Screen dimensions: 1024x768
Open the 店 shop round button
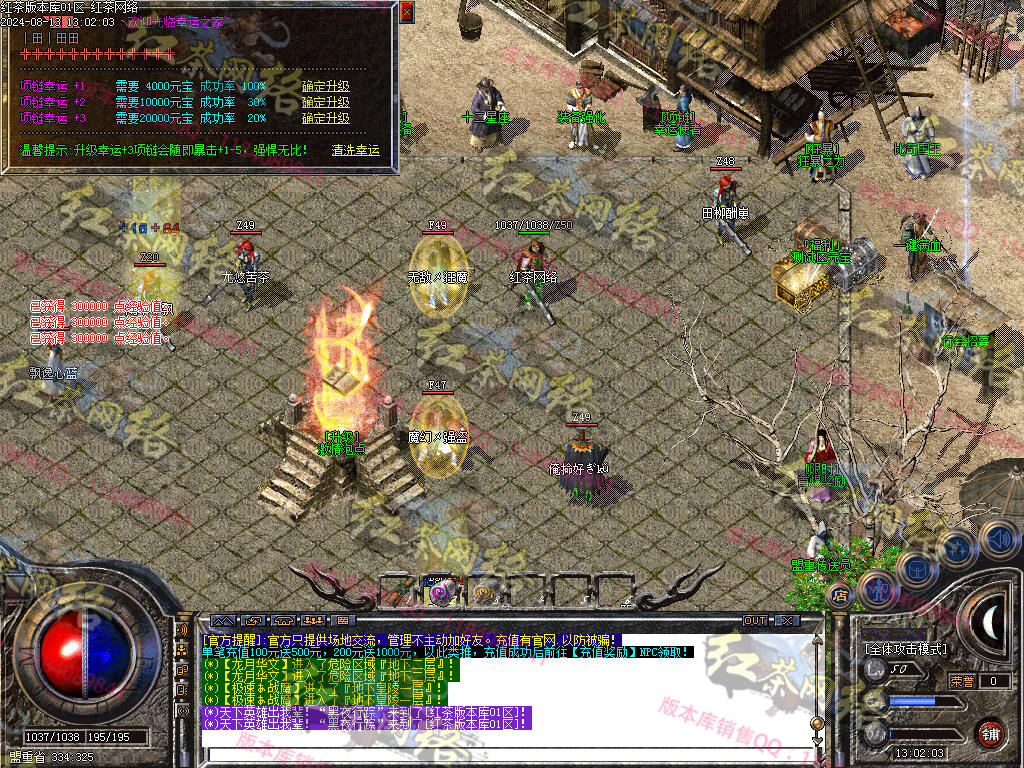point(840,596)
